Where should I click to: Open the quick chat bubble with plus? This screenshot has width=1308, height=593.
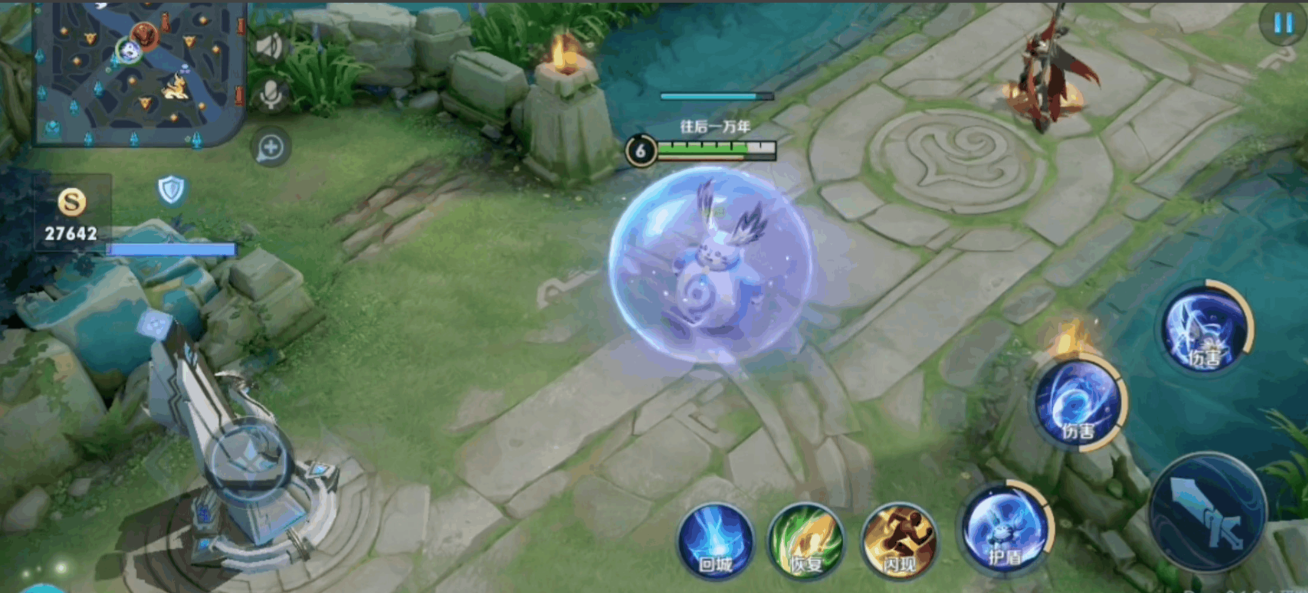coord(270,148)
